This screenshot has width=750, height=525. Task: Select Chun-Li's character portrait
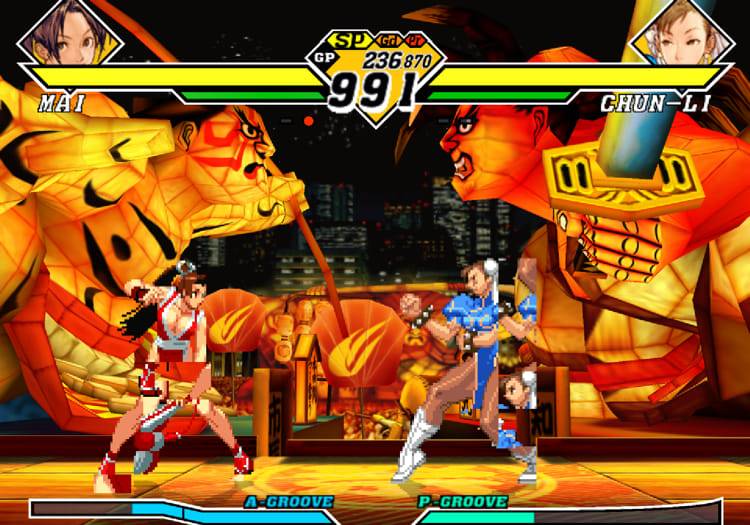coord(680,31)
